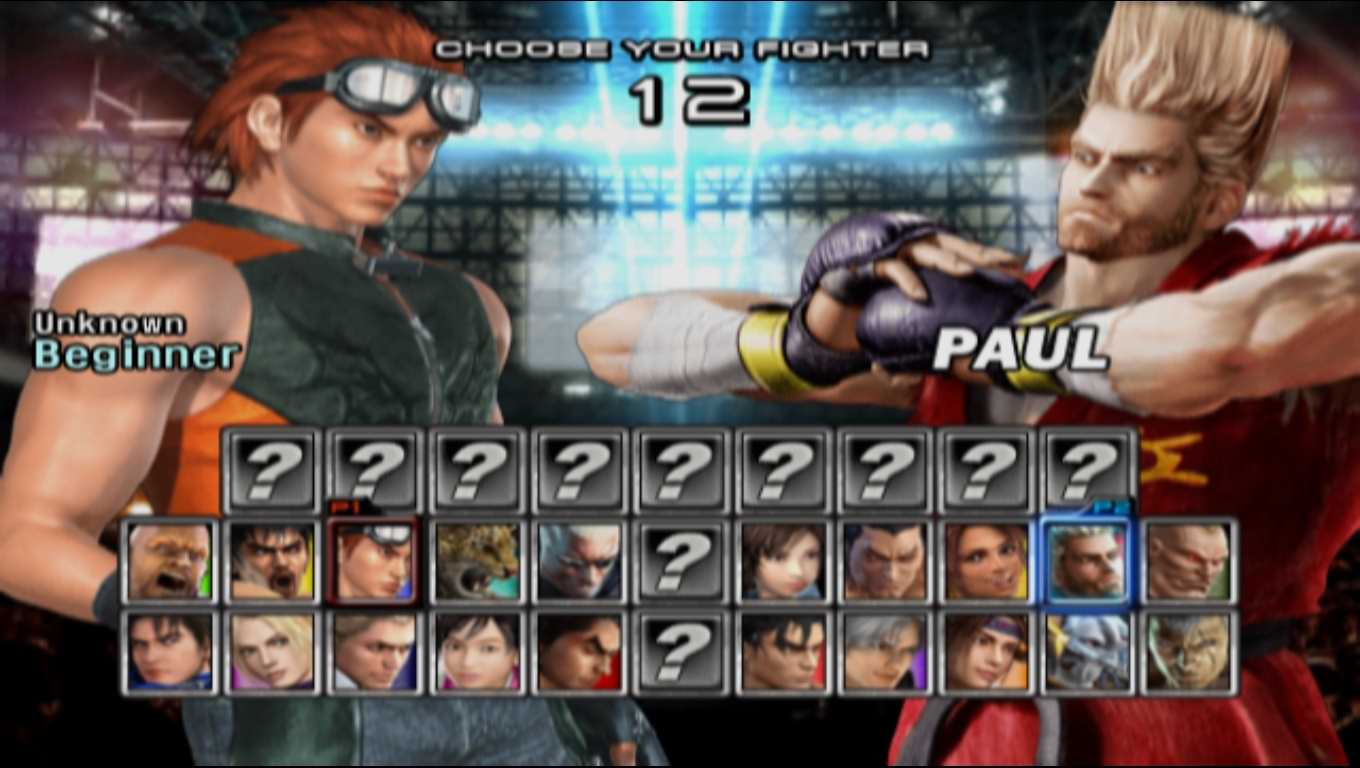Pick the dark-haired fighter with blue collar
1360x768 pixels.
(x=171, y=652)
